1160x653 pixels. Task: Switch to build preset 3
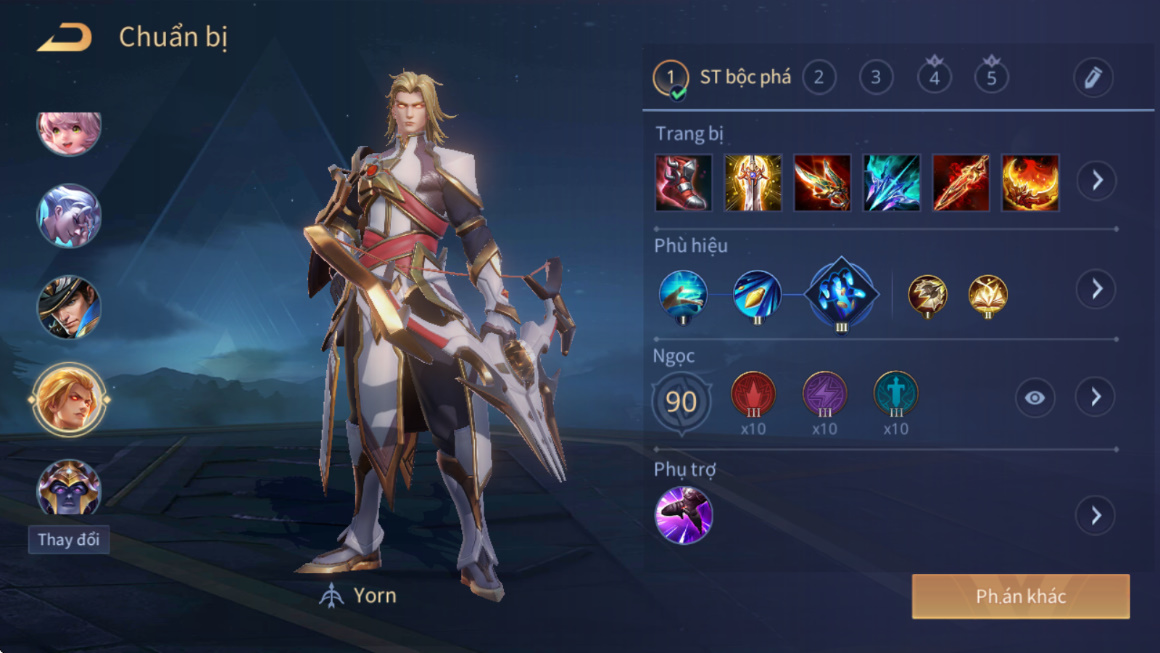(876, 77)
